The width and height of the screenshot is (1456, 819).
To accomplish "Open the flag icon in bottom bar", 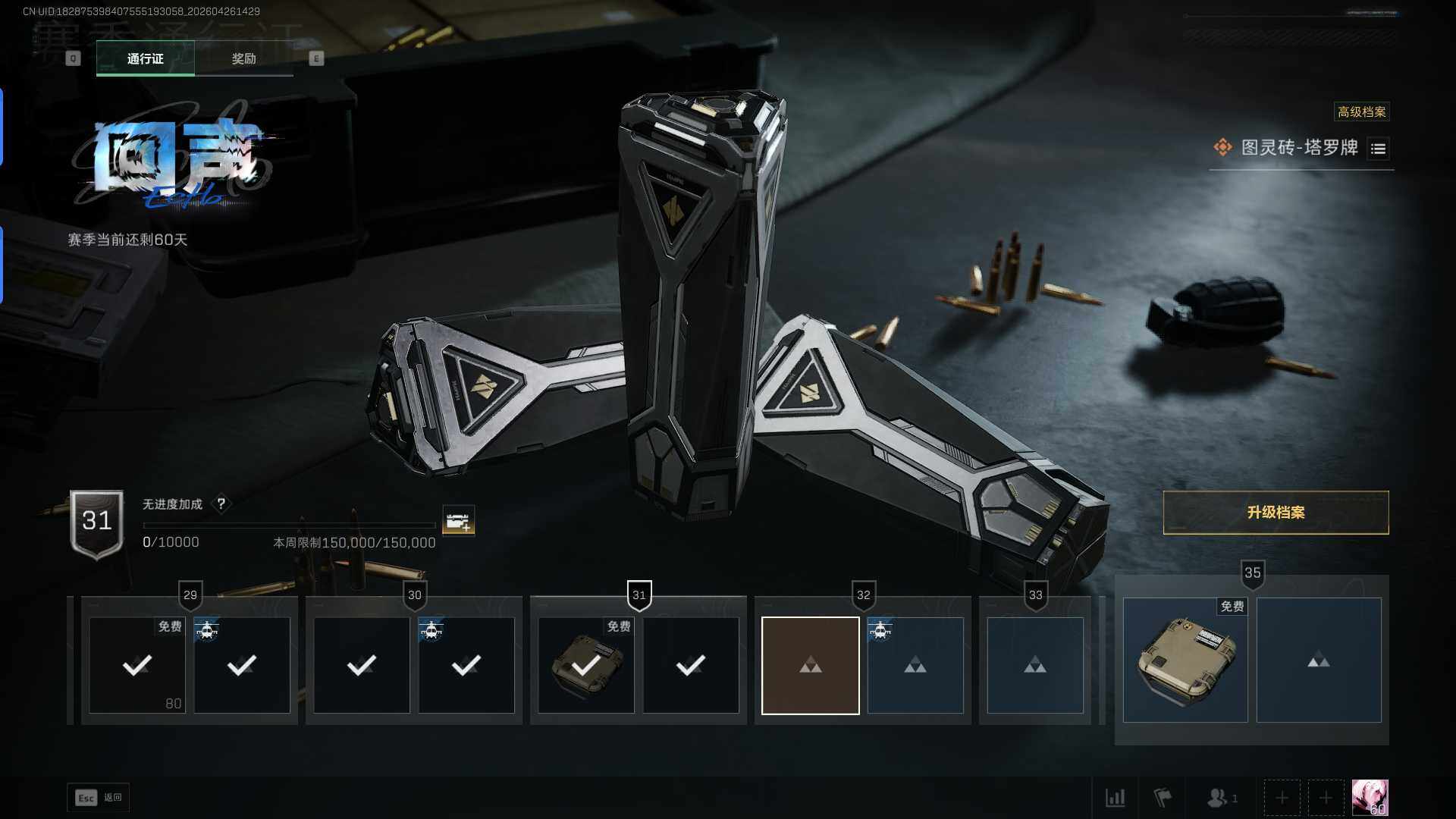I will (1162, 798).
